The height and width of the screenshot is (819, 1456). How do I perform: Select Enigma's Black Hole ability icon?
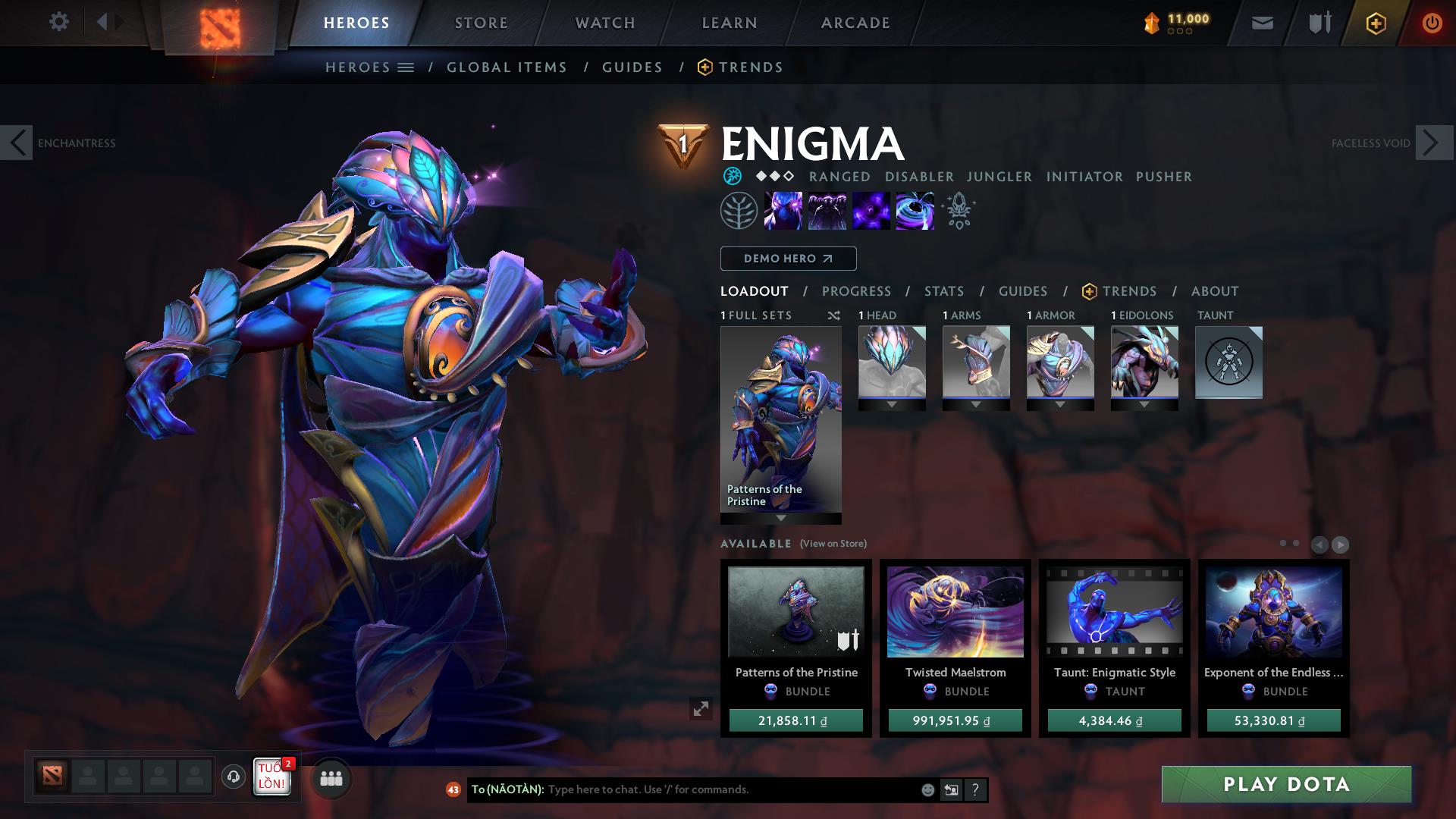point(915,211)
